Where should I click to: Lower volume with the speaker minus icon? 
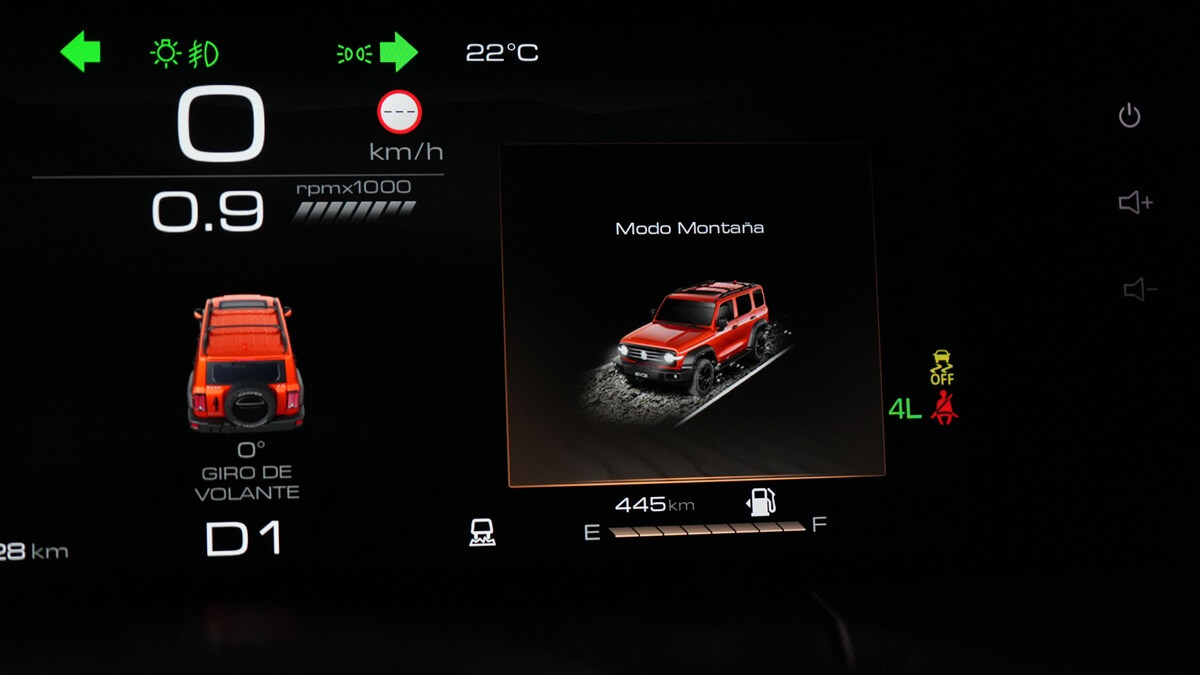coord(1139,290)
